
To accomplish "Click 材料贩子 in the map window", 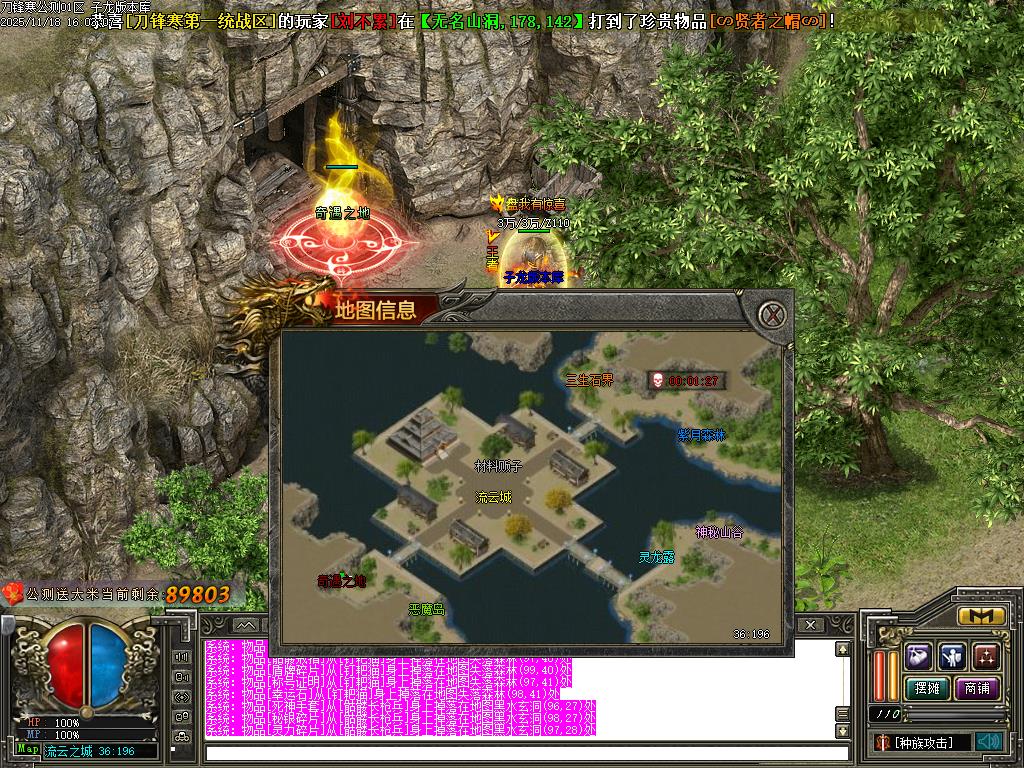I will (498, 465).
